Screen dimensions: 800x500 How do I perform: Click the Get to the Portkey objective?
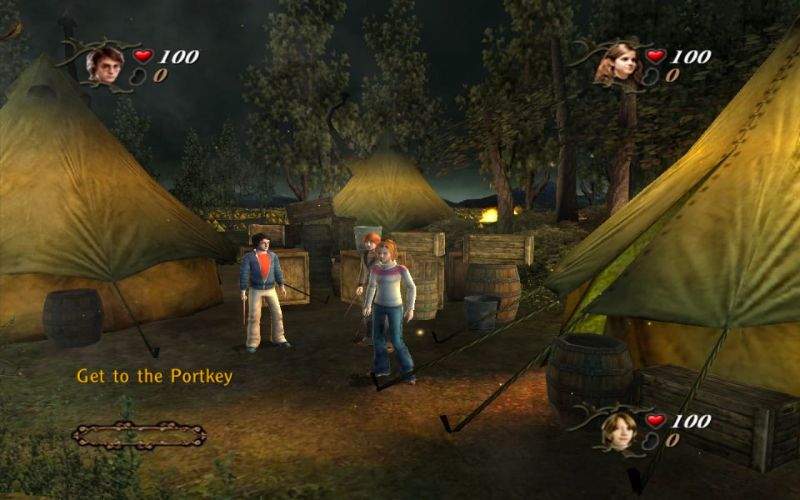tap(154, 377)
